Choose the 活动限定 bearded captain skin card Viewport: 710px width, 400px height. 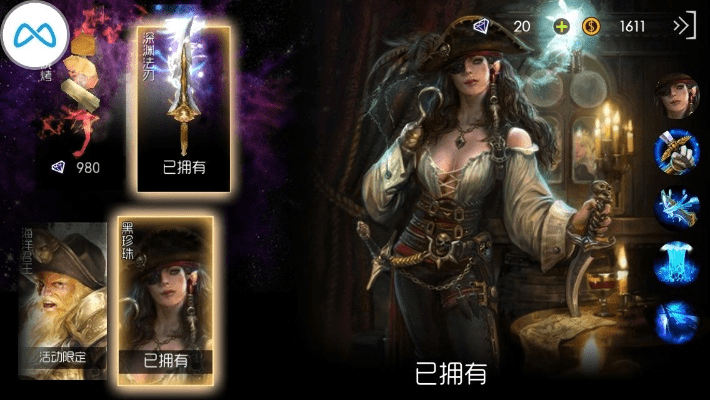click(62, 300)
